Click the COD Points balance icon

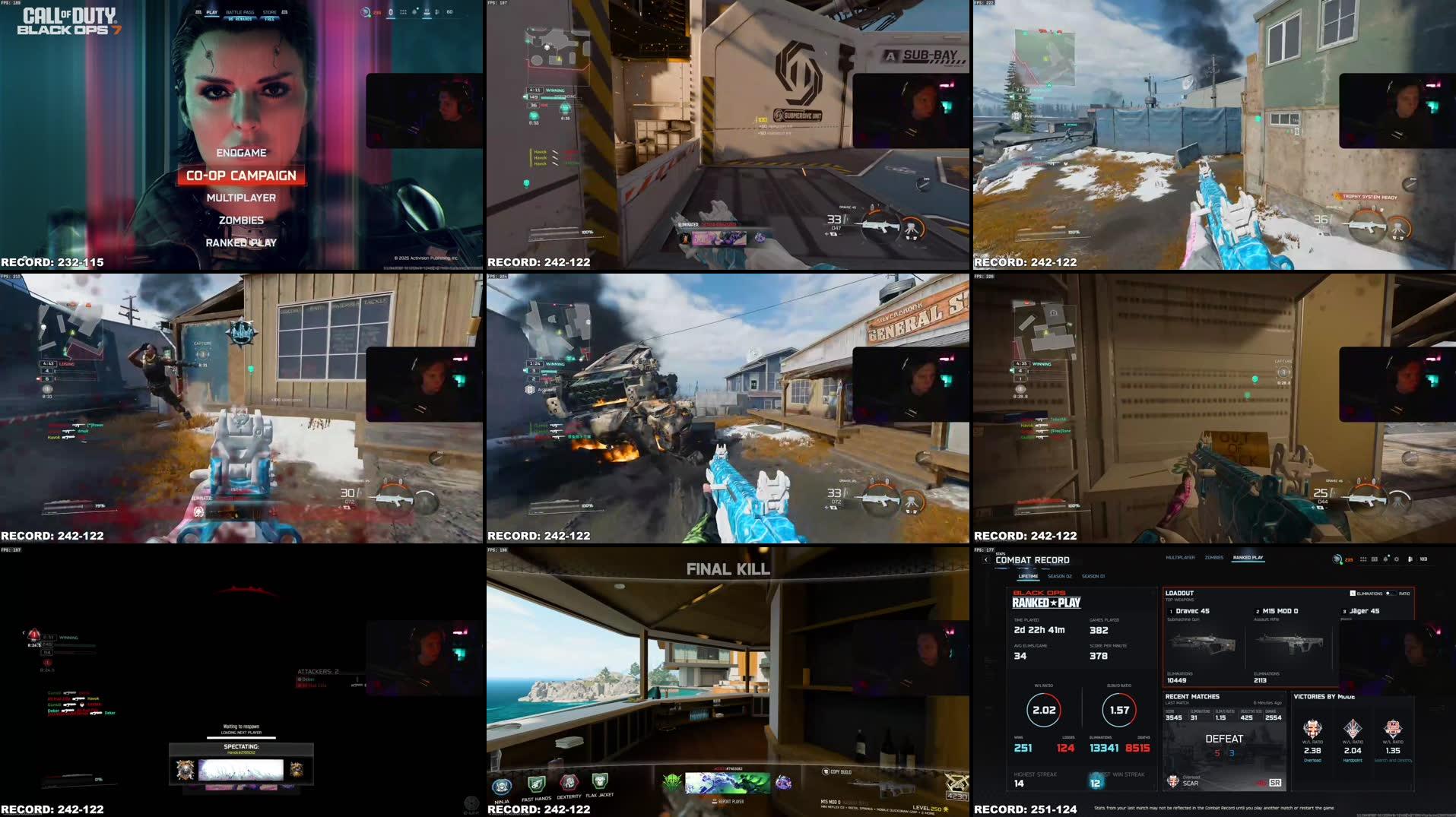pos(1337,559)
